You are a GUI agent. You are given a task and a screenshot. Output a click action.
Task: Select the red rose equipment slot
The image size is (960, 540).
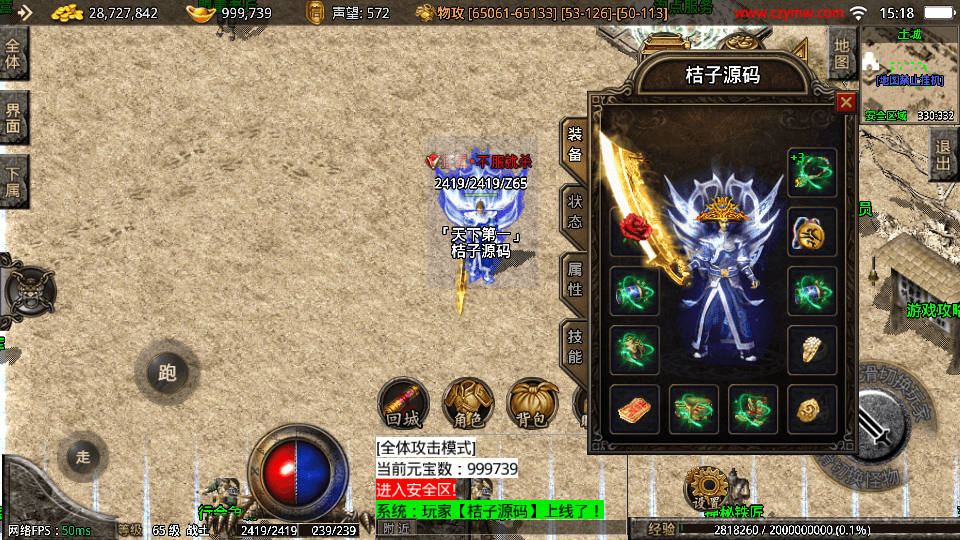coord(635,231)
